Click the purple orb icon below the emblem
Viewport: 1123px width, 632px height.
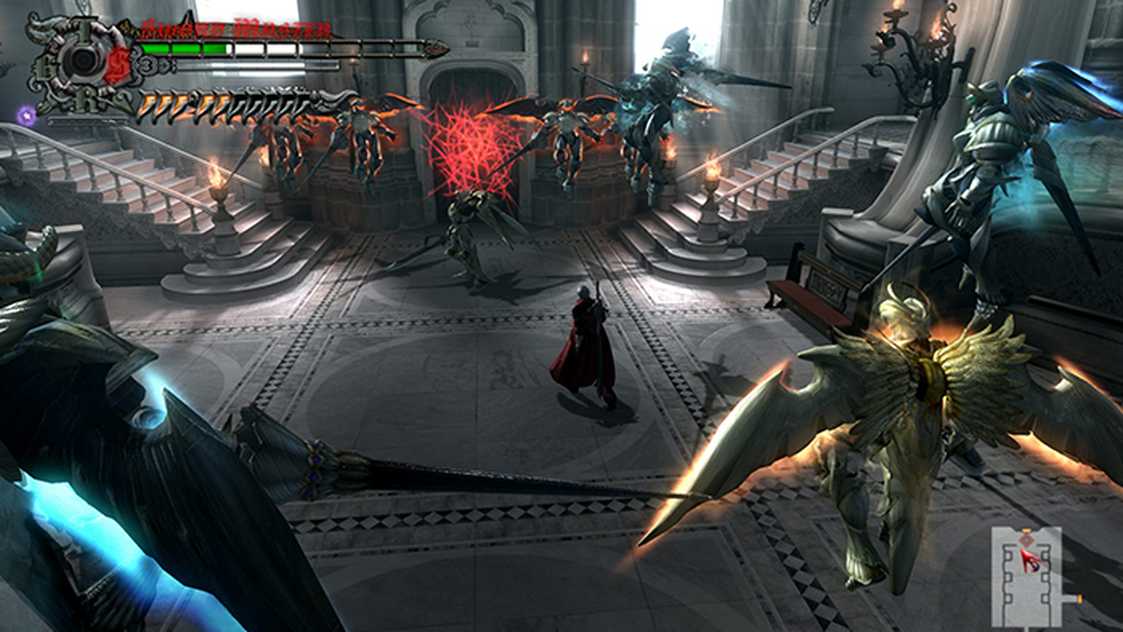coord(28,116)
